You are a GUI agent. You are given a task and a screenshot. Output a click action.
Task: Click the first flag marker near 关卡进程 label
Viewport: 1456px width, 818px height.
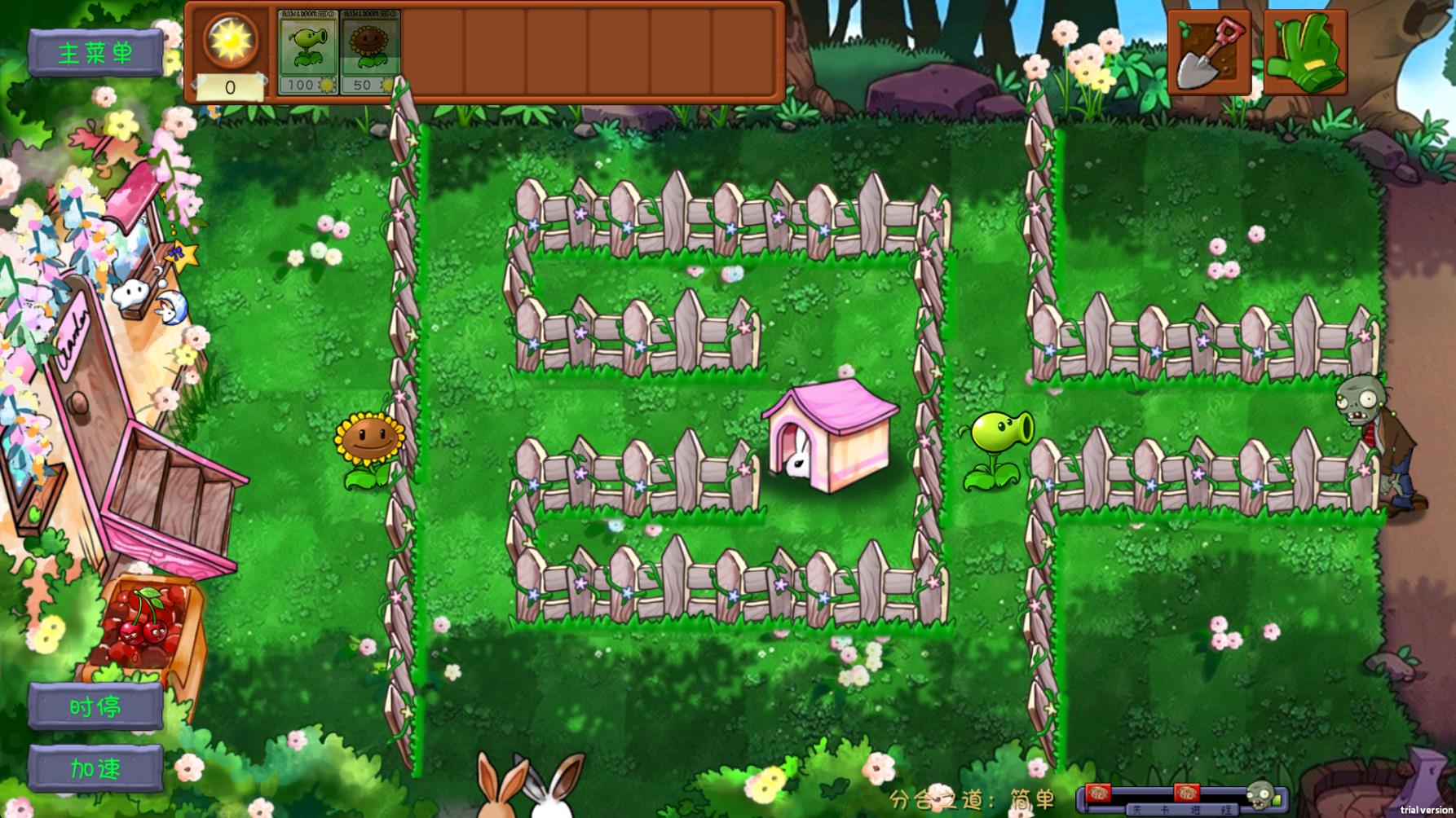1097,793
